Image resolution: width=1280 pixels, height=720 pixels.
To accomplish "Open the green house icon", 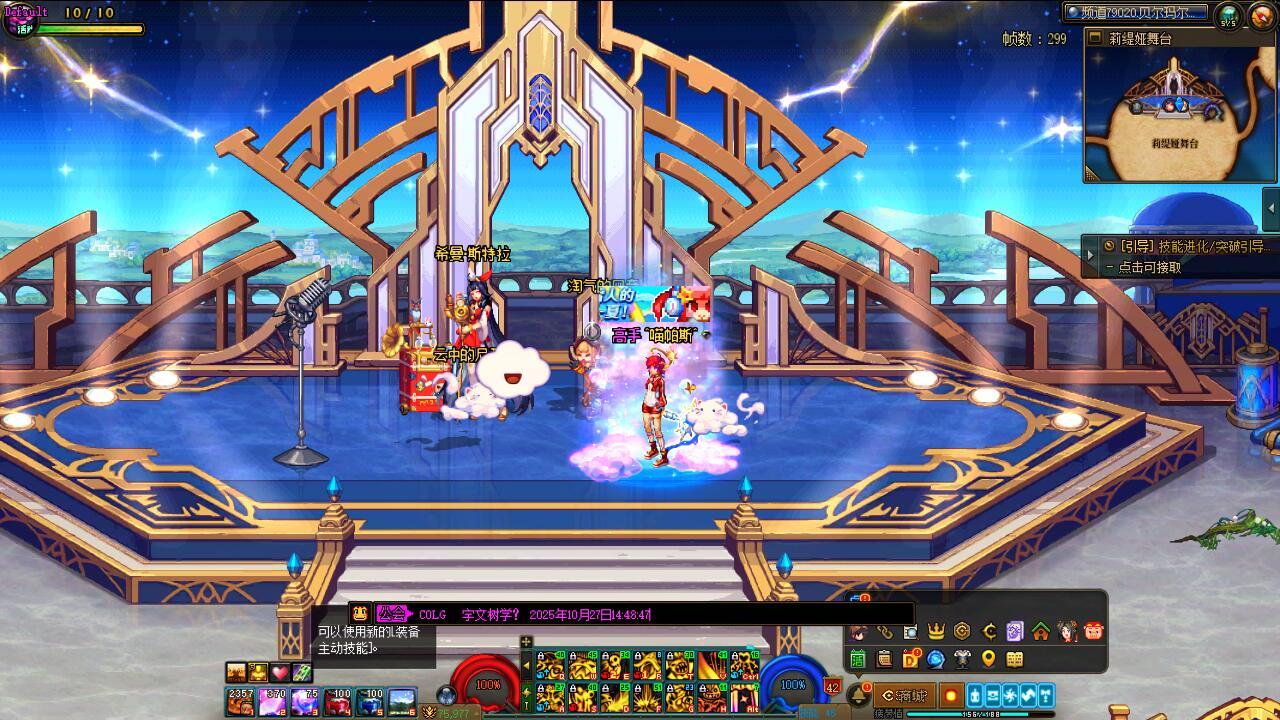I will tap(1041, 631).
